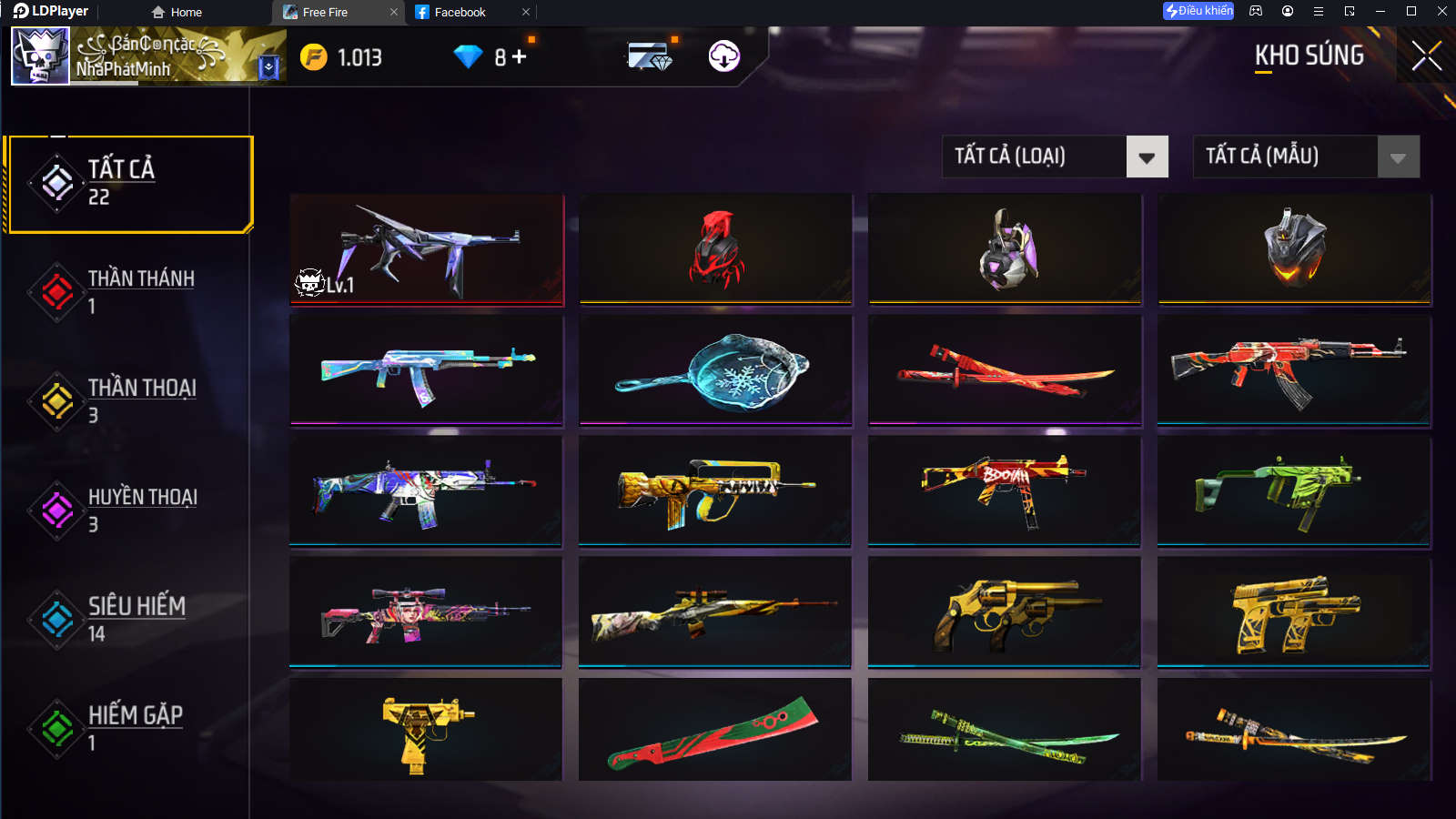Viewport: 1456px width, 819px height.
Task: Click the Lv.1 selected weapon card
Action: 426,250
